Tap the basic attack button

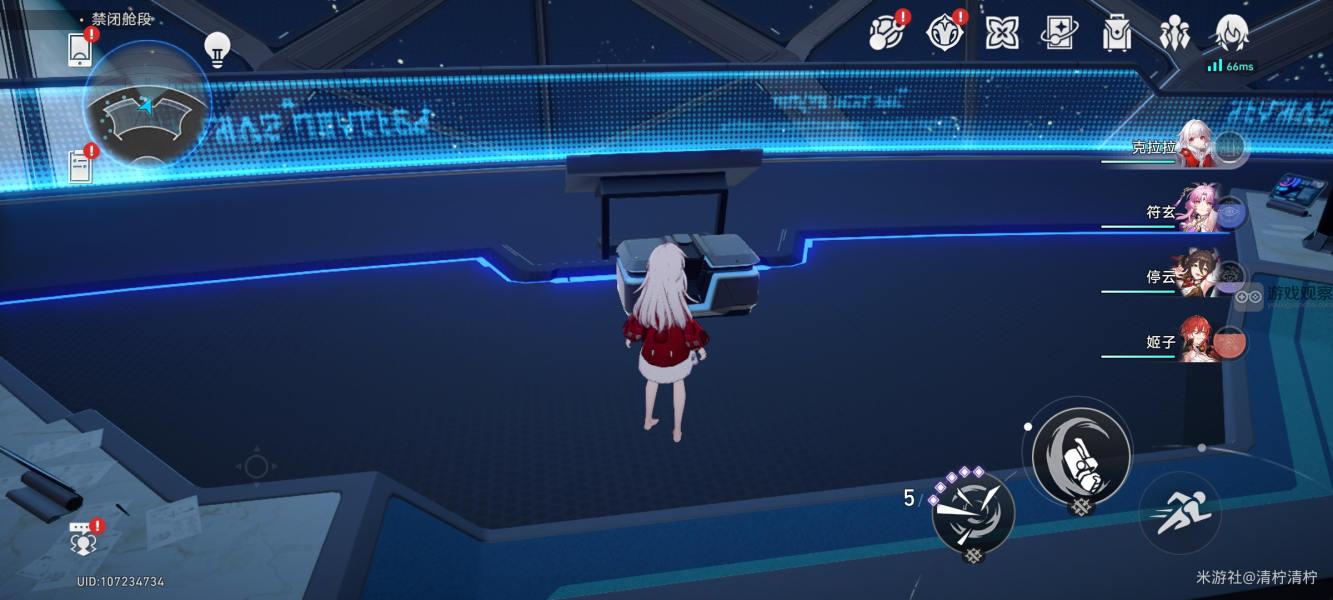click(x=1081, y=456)
